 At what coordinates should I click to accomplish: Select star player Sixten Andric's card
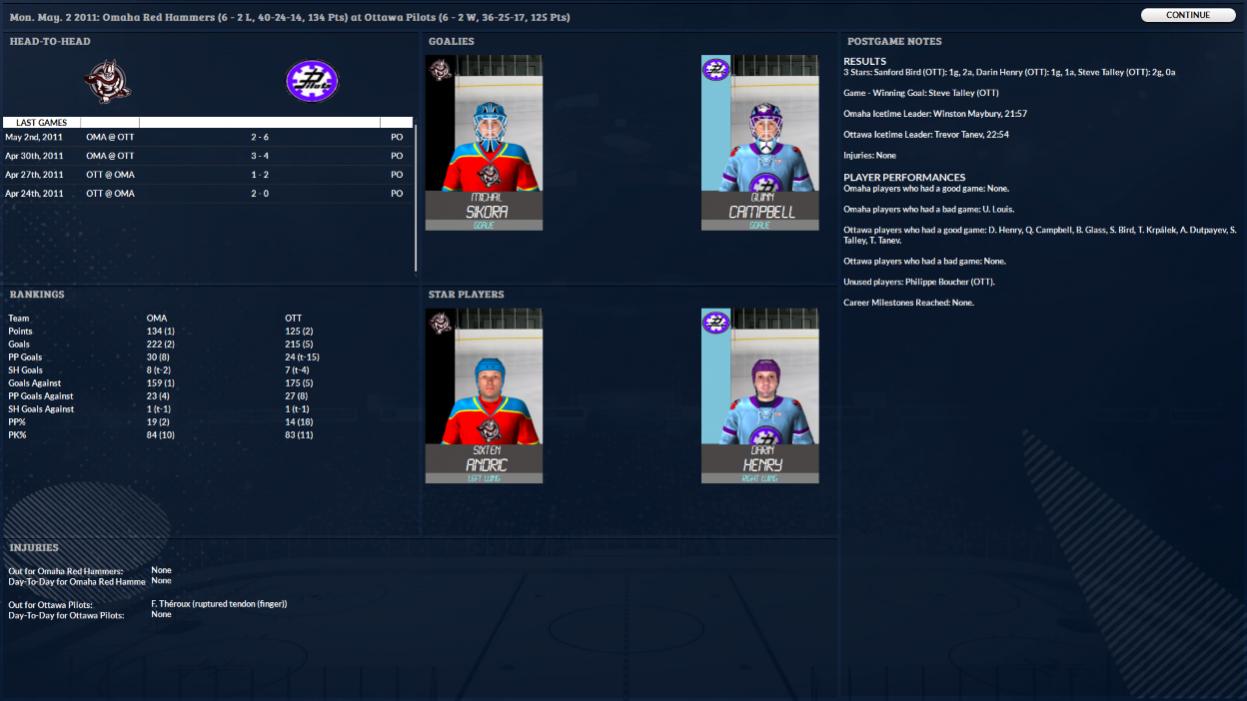tap(484, 395)
